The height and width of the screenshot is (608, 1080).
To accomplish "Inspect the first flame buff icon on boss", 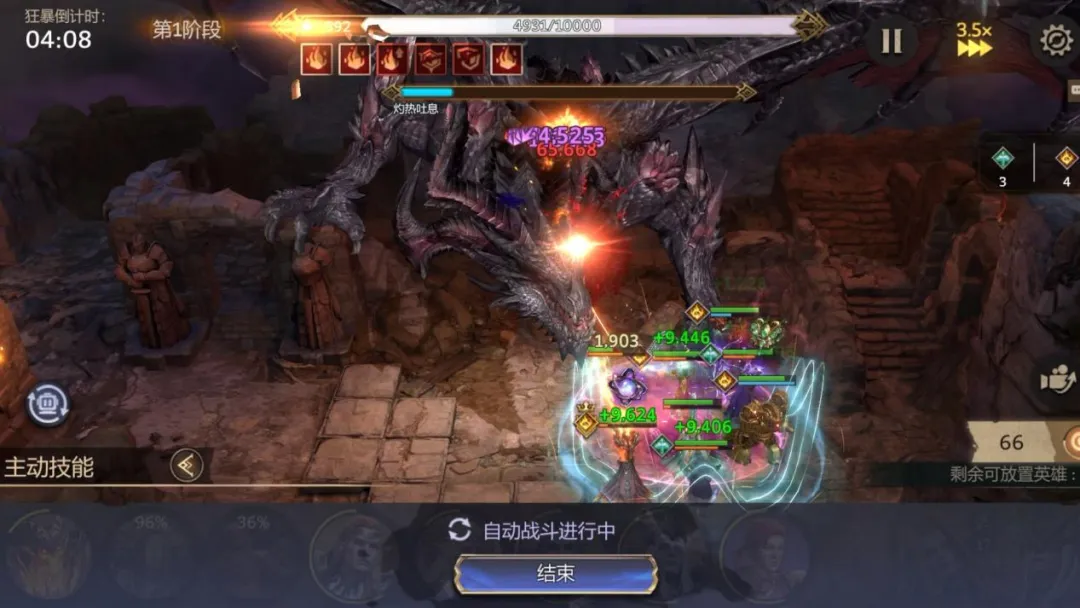I will tap(316, 59).
